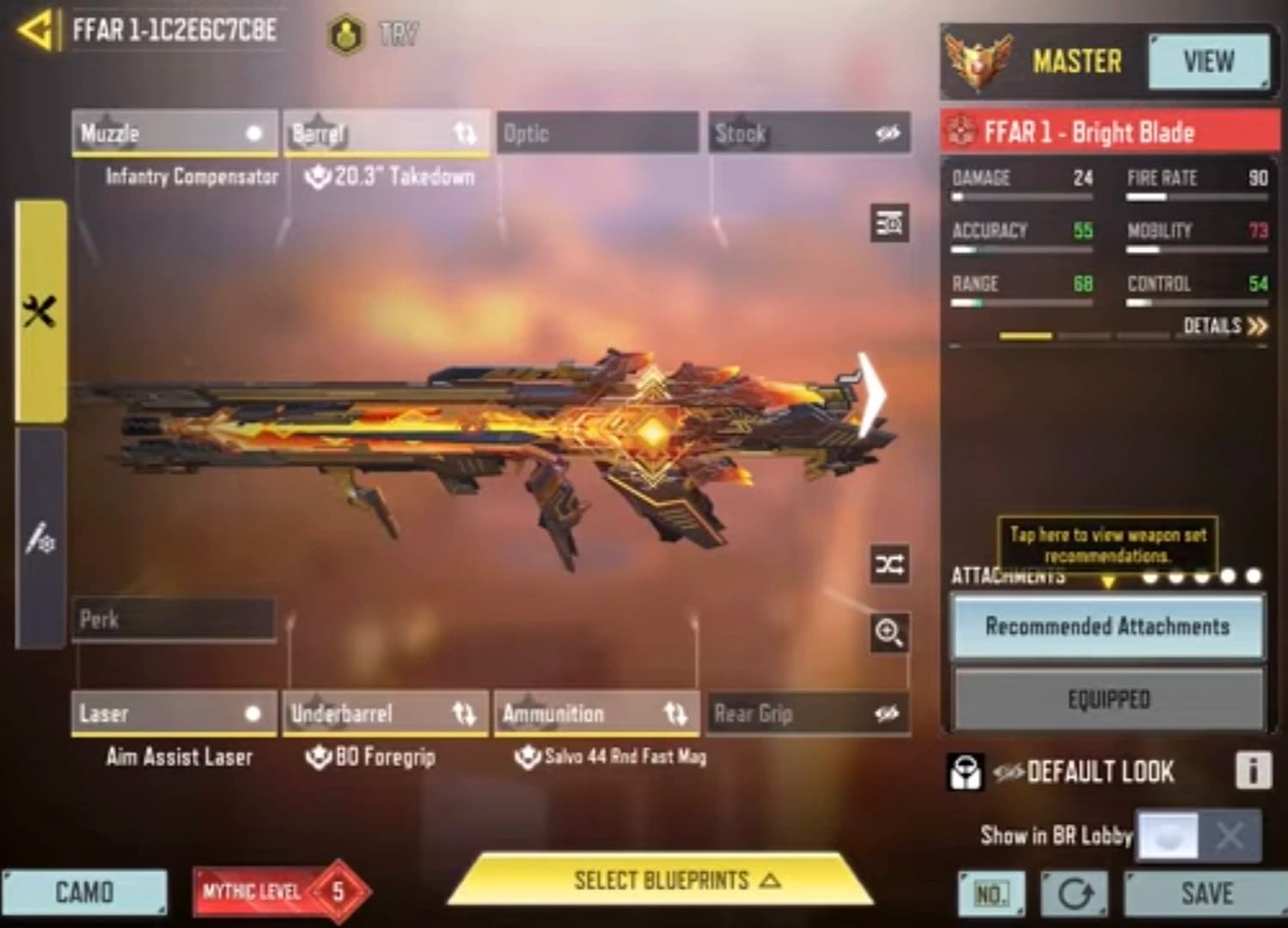
Task: Open the Stock attachment slot
Action: point(809,133)
